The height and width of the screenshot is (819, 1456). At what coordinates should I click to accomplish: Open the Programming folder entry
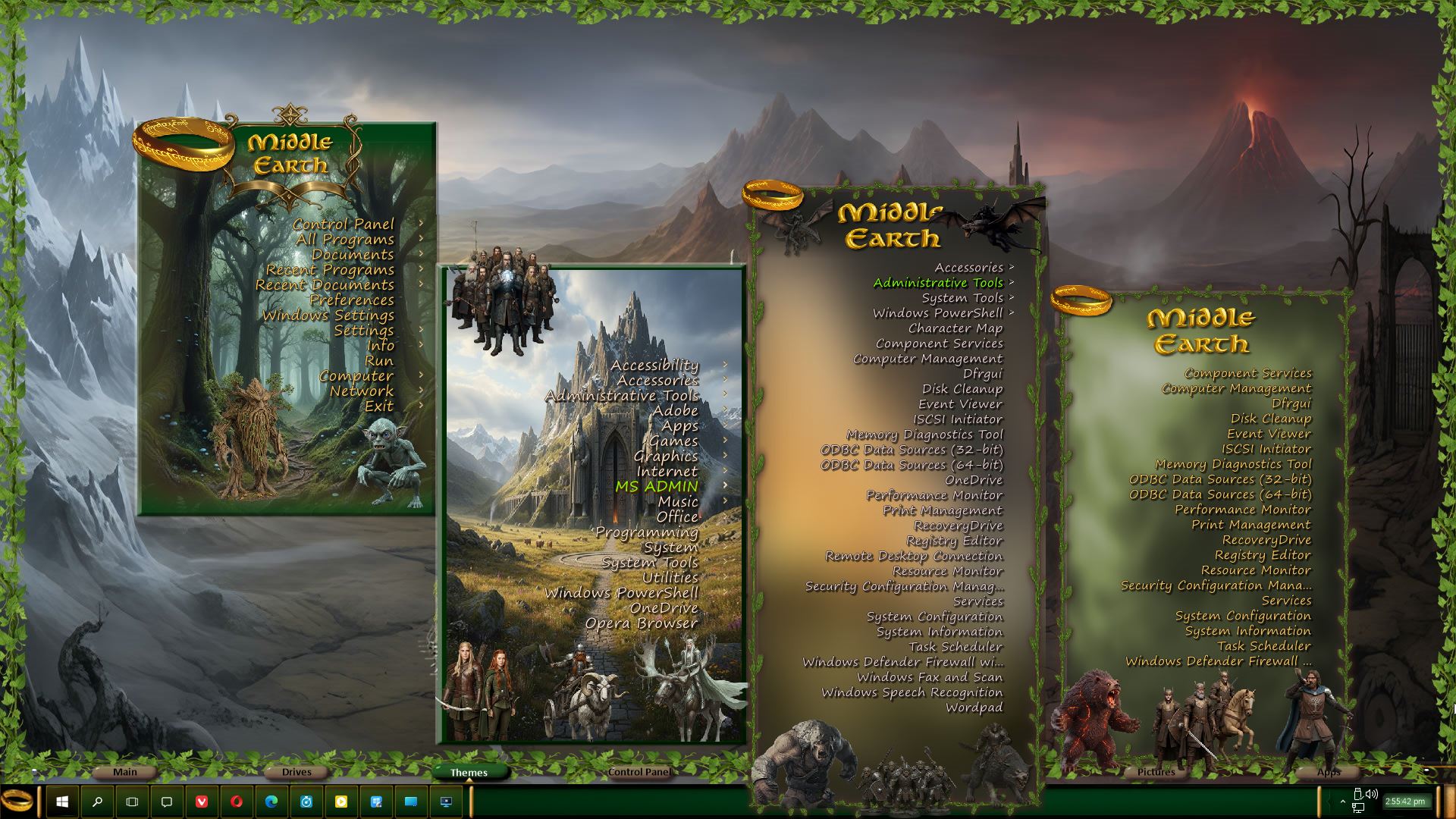pos(647,532)
